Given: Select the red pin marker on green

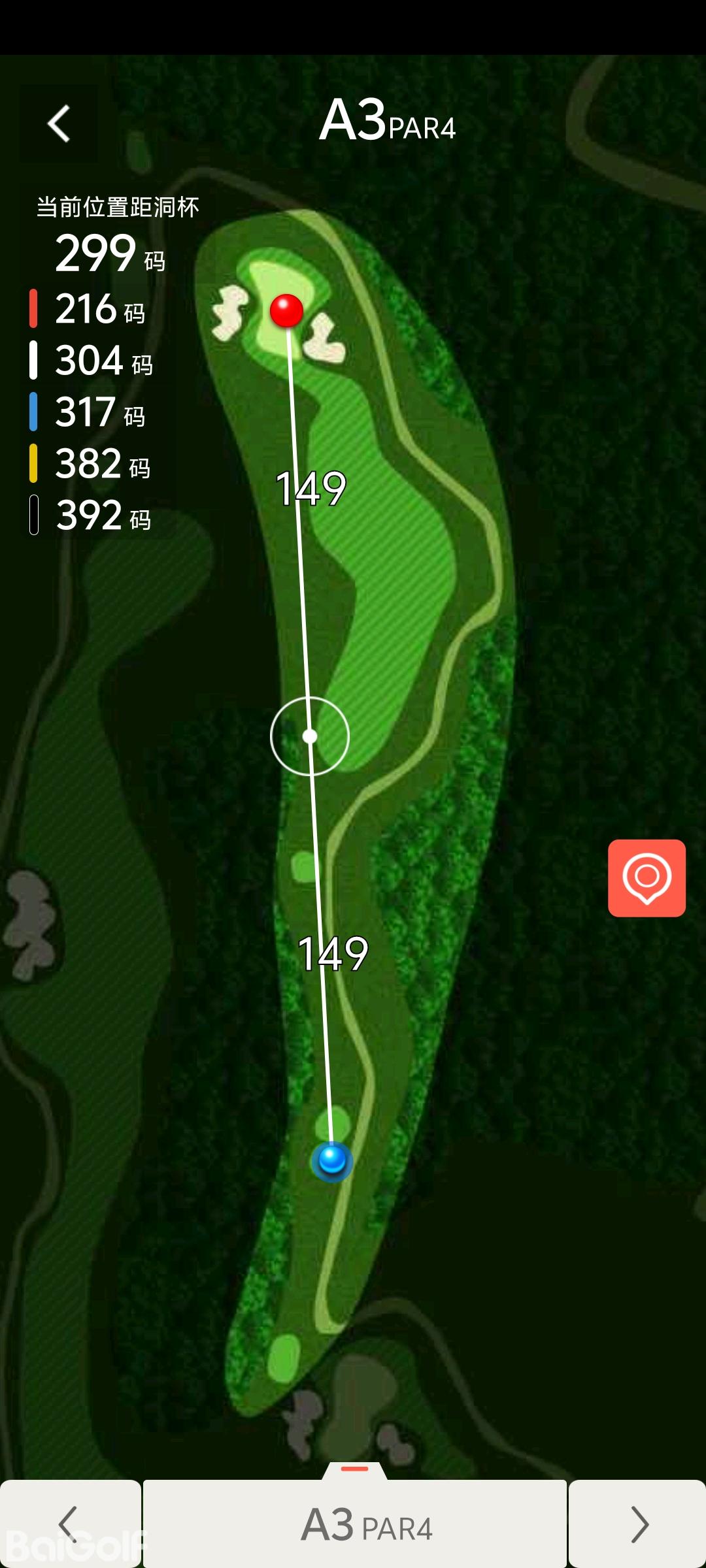Looking at the screenshot, I should [x=286, y=310].
